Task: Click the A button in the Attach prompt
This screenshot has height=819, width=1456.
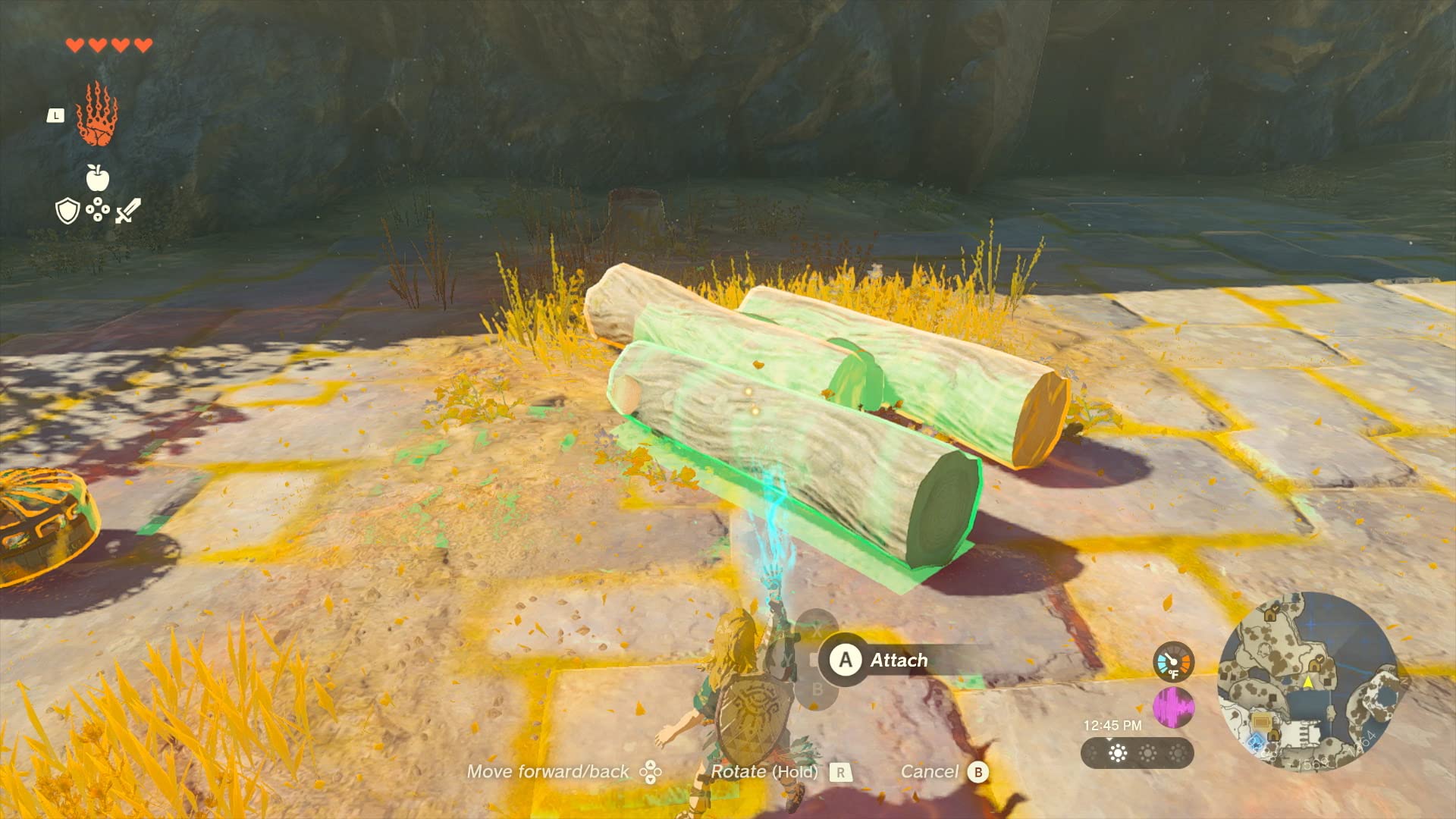Action: click(x=845, y=660)
